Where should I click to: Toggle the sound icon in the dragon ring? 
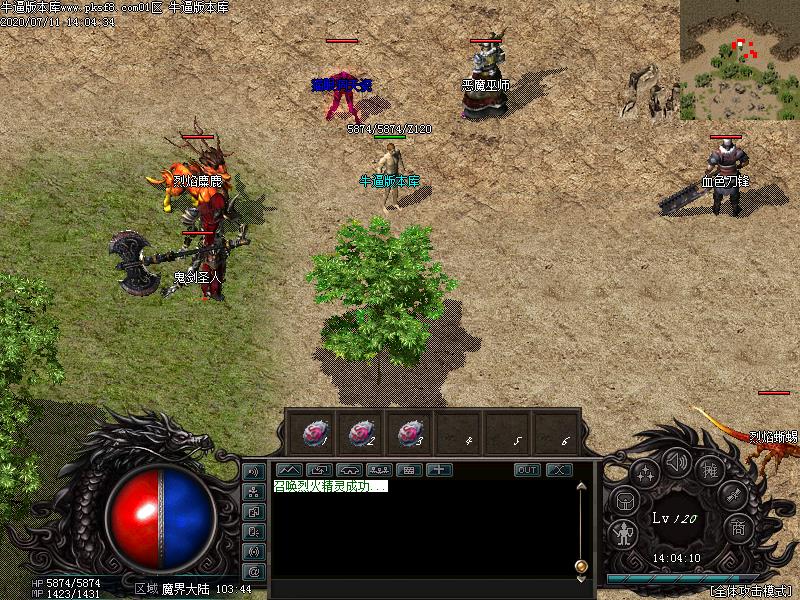point(678,462)
